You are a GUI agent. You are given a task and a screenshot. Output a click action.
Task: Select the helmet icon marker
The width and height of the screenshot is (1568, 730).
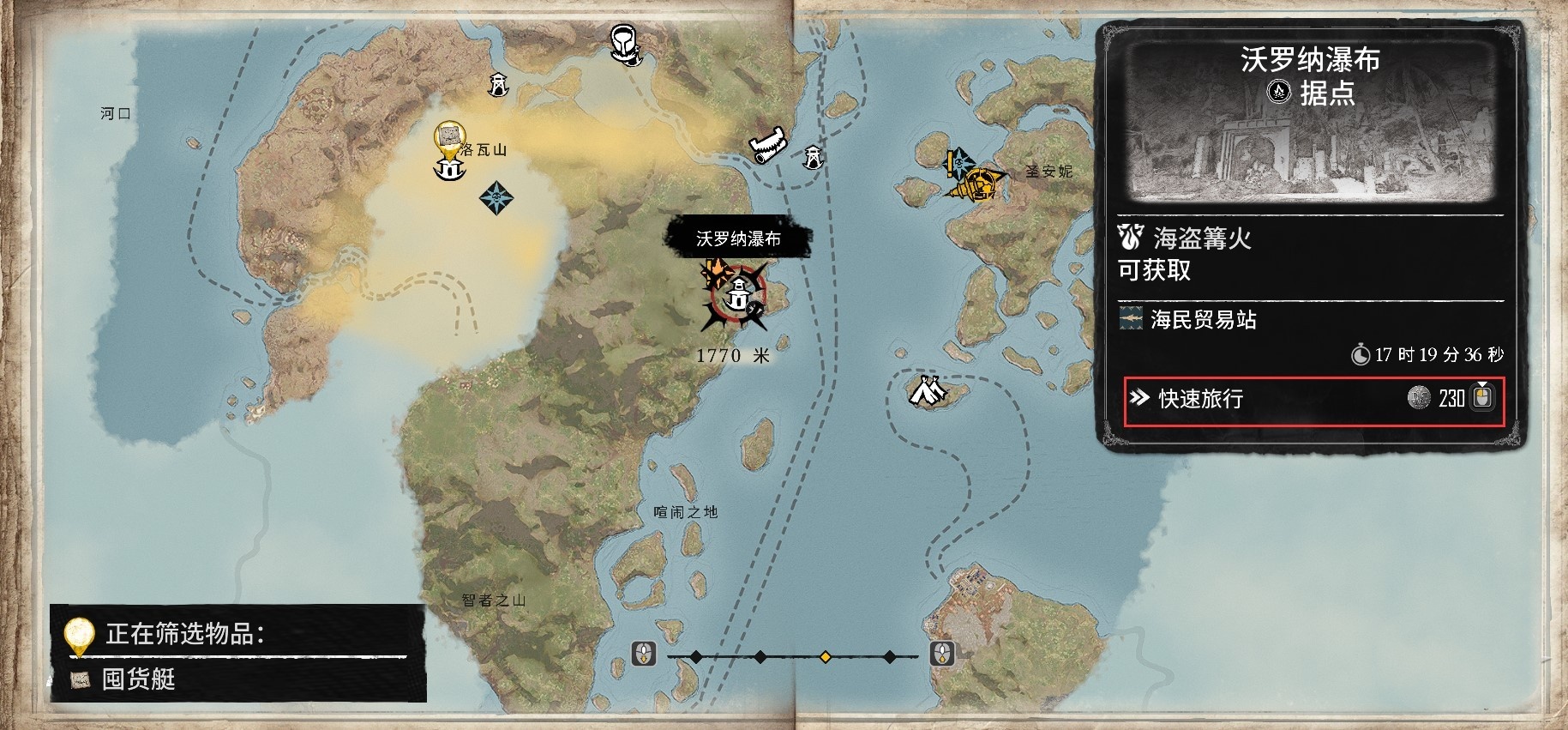625,43
